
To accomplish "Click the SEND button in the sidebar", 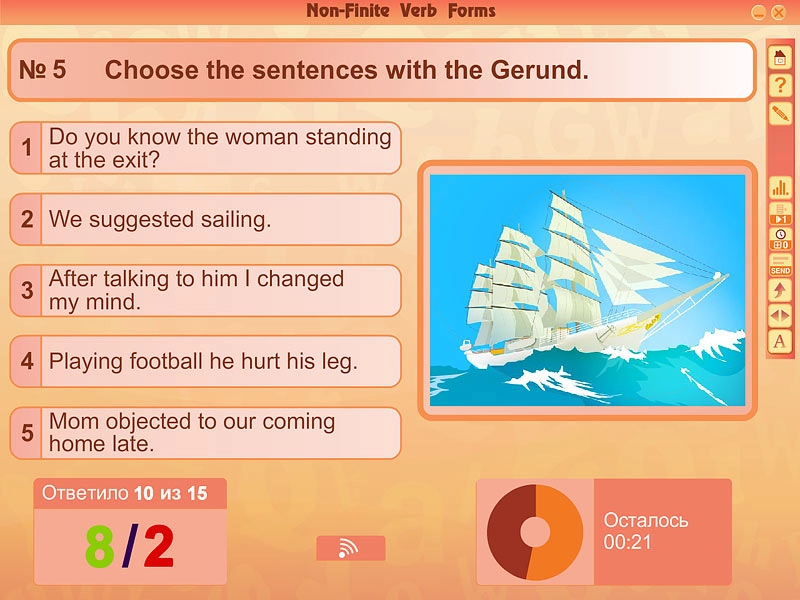I will pos(780,265).
